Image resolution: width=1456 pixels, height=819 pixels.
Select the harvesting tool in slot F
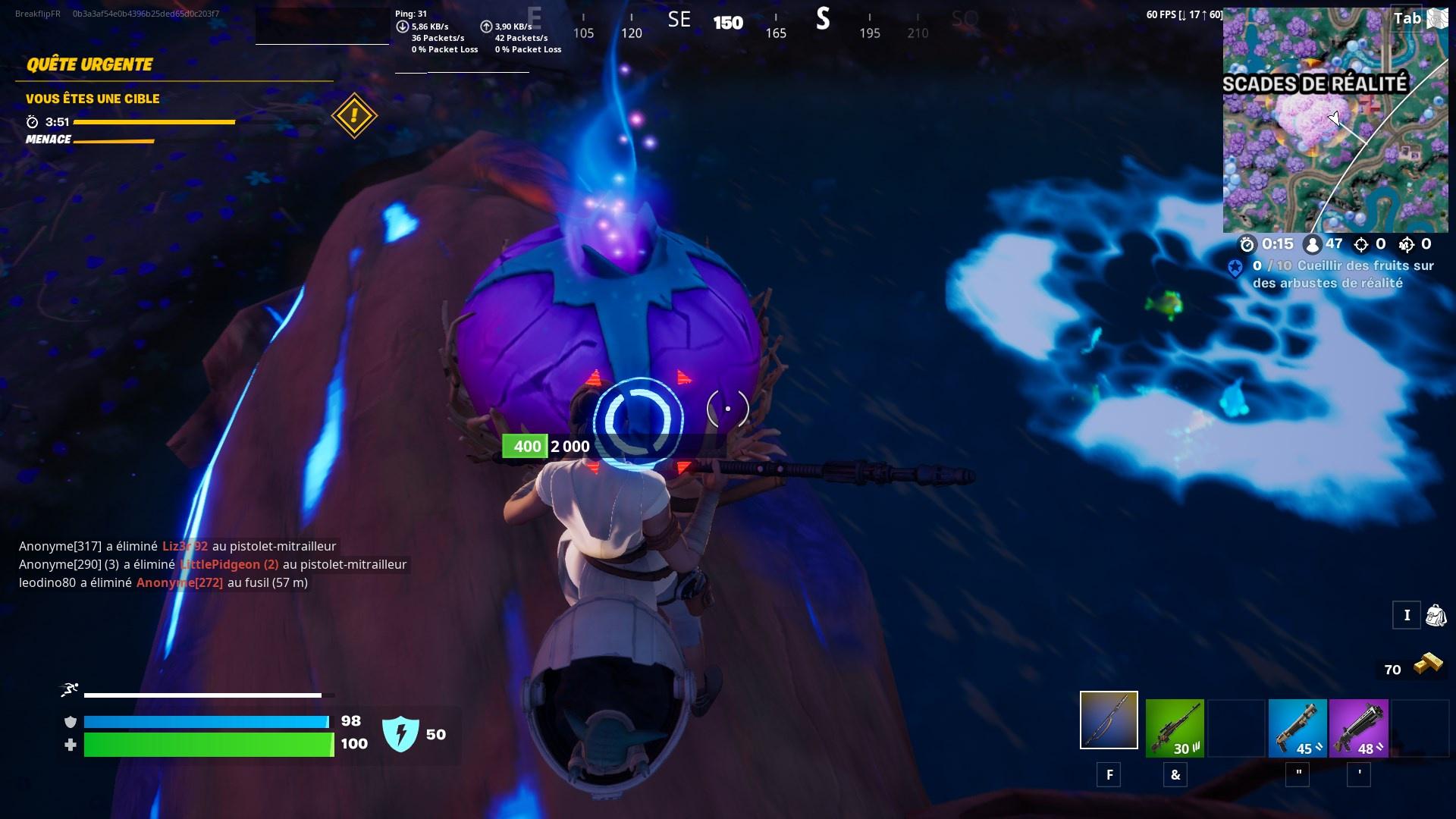pyautogui.click(x=1108, y=719)
